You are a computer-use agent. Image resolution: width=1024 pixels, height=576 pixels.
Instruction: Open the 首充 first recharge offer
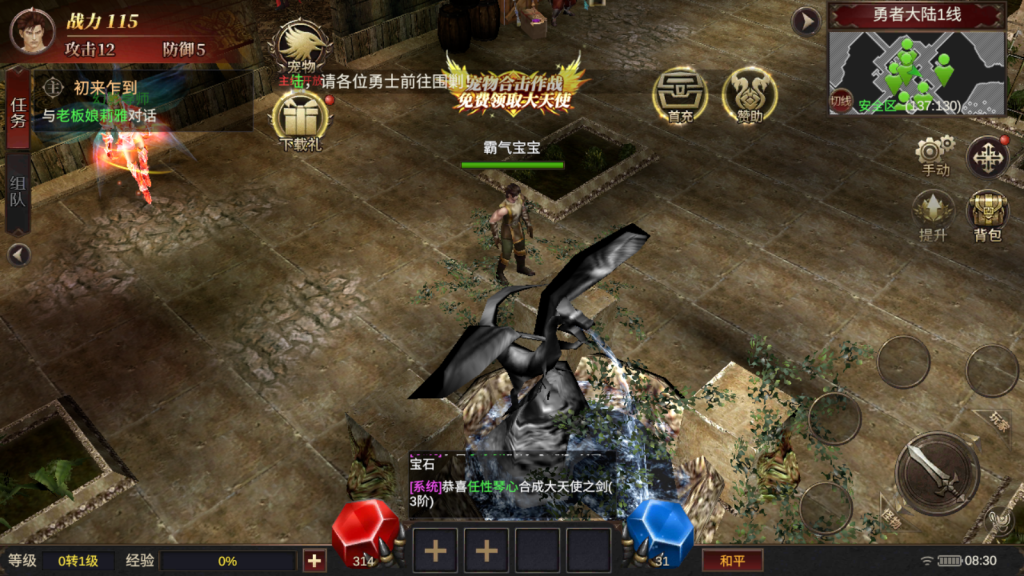pos(680,97)
